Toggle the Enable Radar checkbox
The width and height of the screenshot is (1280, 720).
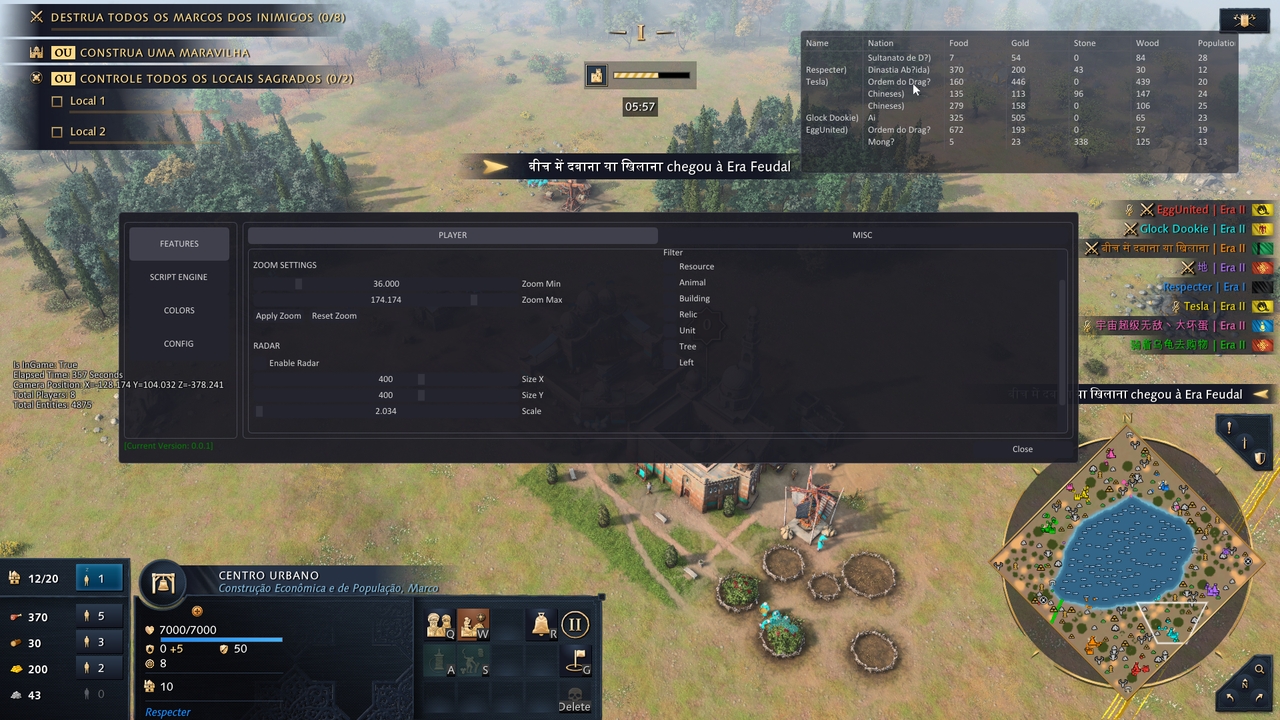point(260,363)
